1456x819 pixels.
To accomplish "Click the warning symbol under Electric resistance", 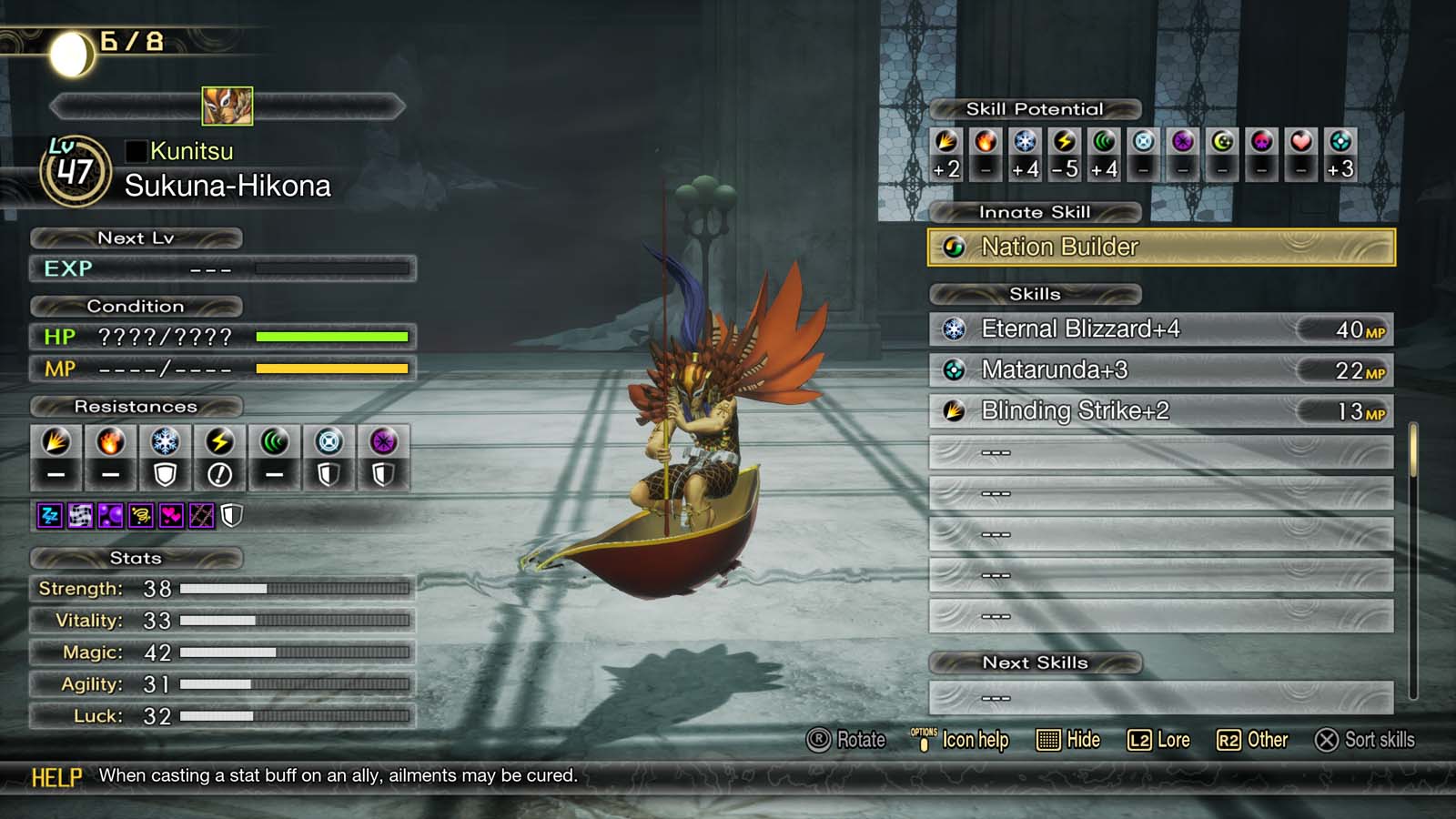I will click(220, 473).
